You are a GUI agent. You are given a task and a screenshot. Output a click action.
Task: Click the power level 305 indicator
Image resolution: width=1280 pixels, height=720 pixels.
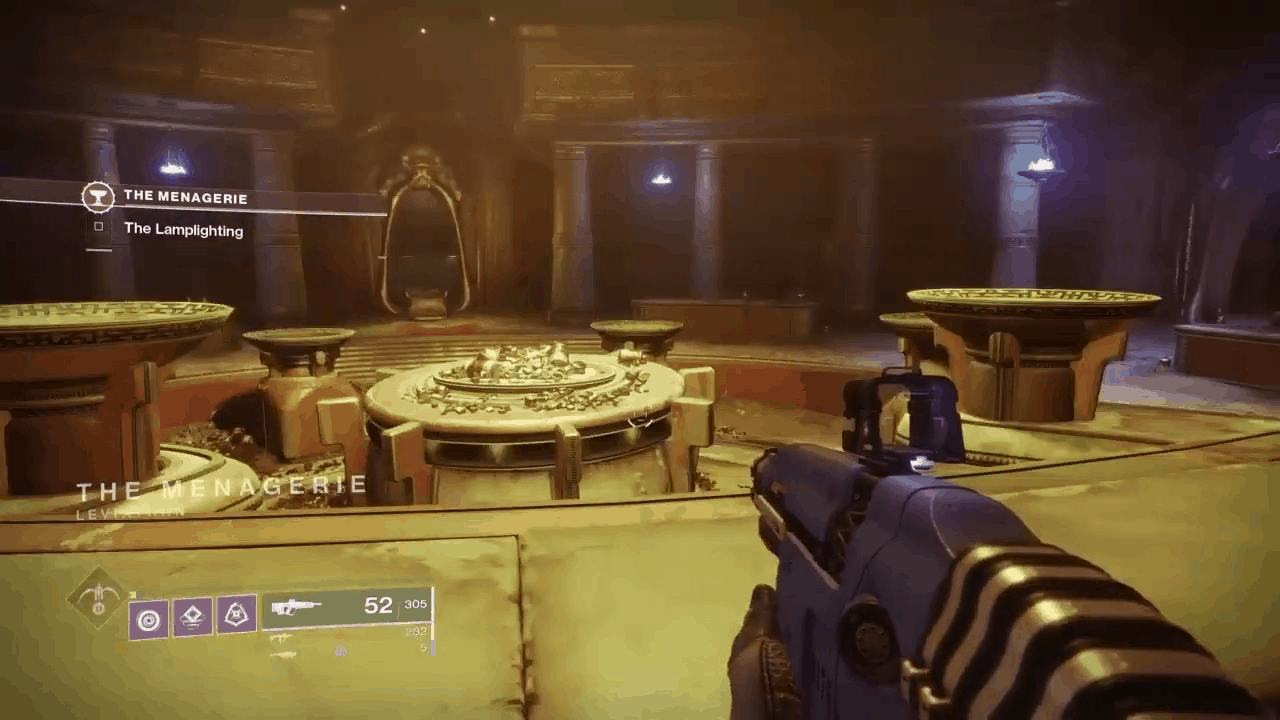pyautogui.click(x=416, y=605)
